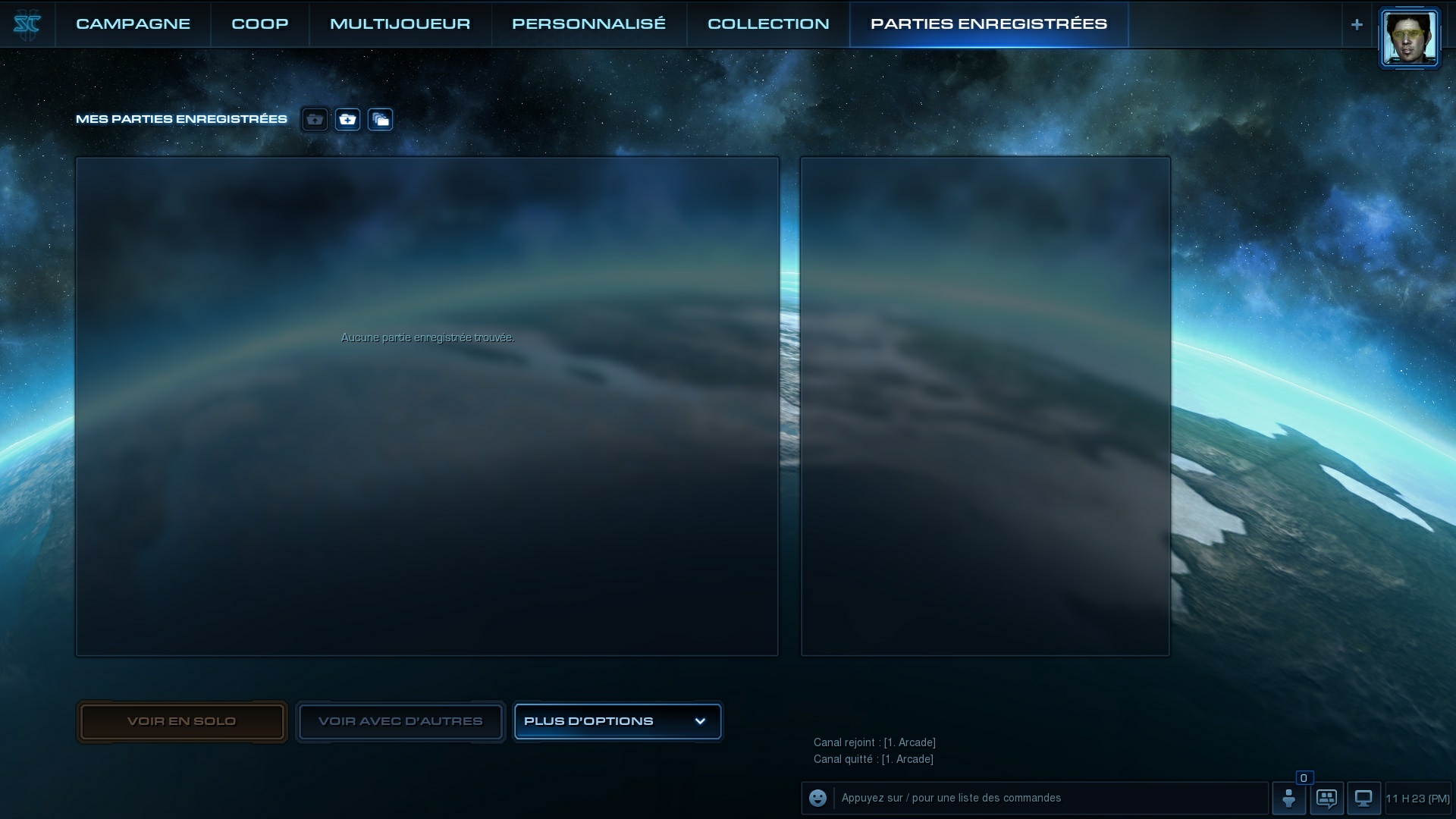Switch to the Coop tab

click(x=259, y=24)
